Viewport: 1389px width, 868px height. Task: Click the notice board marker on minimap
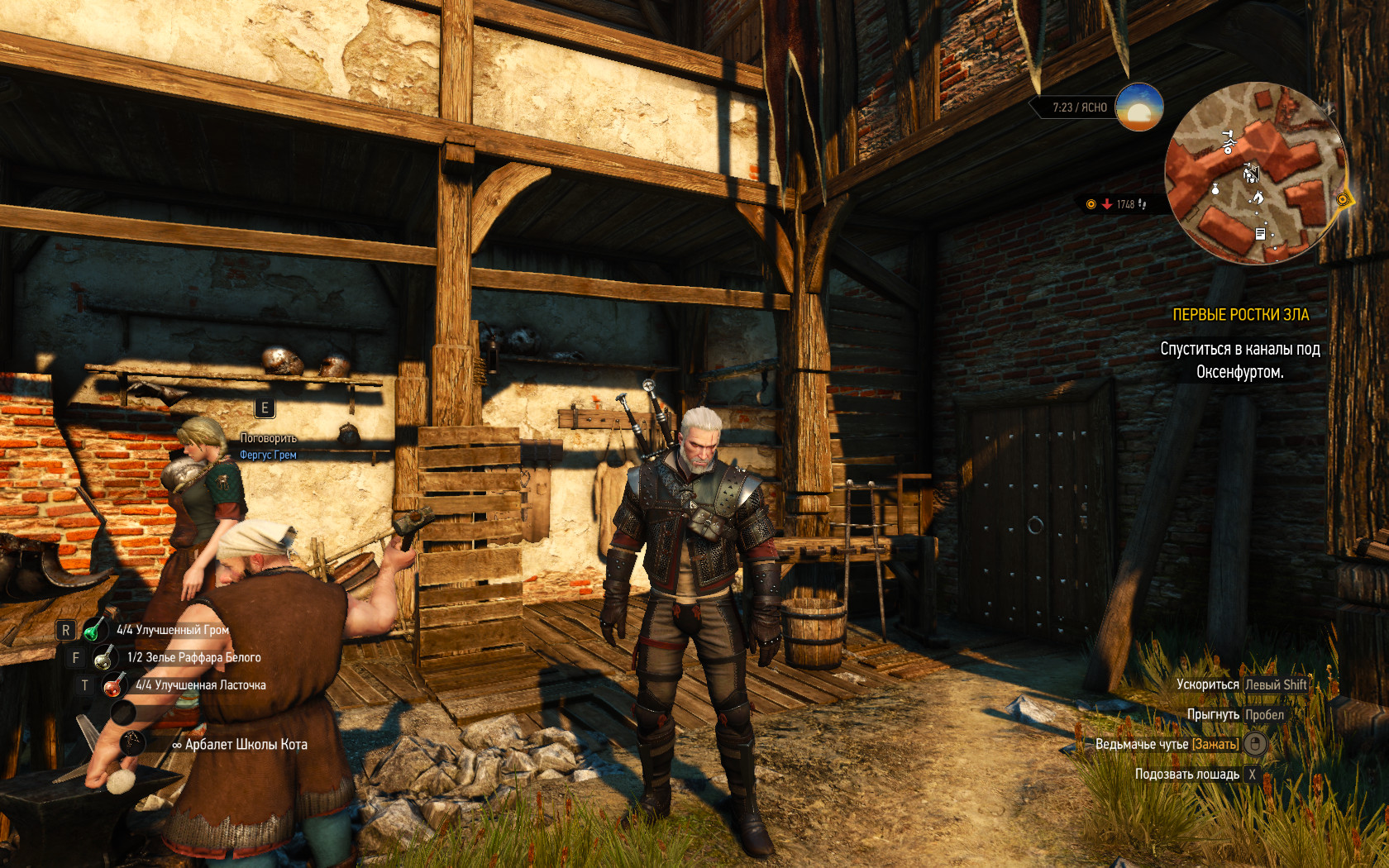point(1260,234)
